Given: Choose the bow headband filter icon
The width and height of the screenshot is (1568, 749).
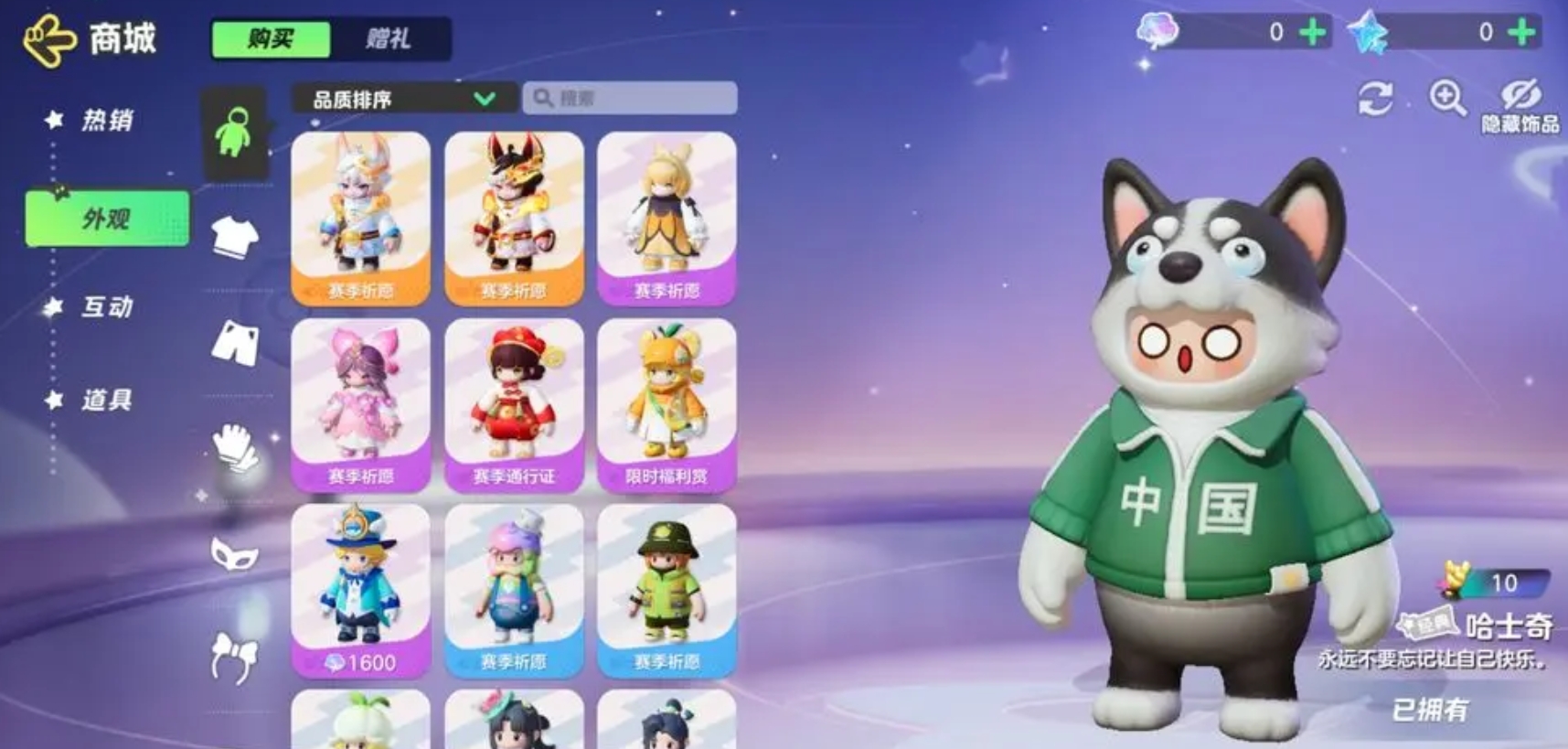Looking at the screenshot, I should point(235,657).
